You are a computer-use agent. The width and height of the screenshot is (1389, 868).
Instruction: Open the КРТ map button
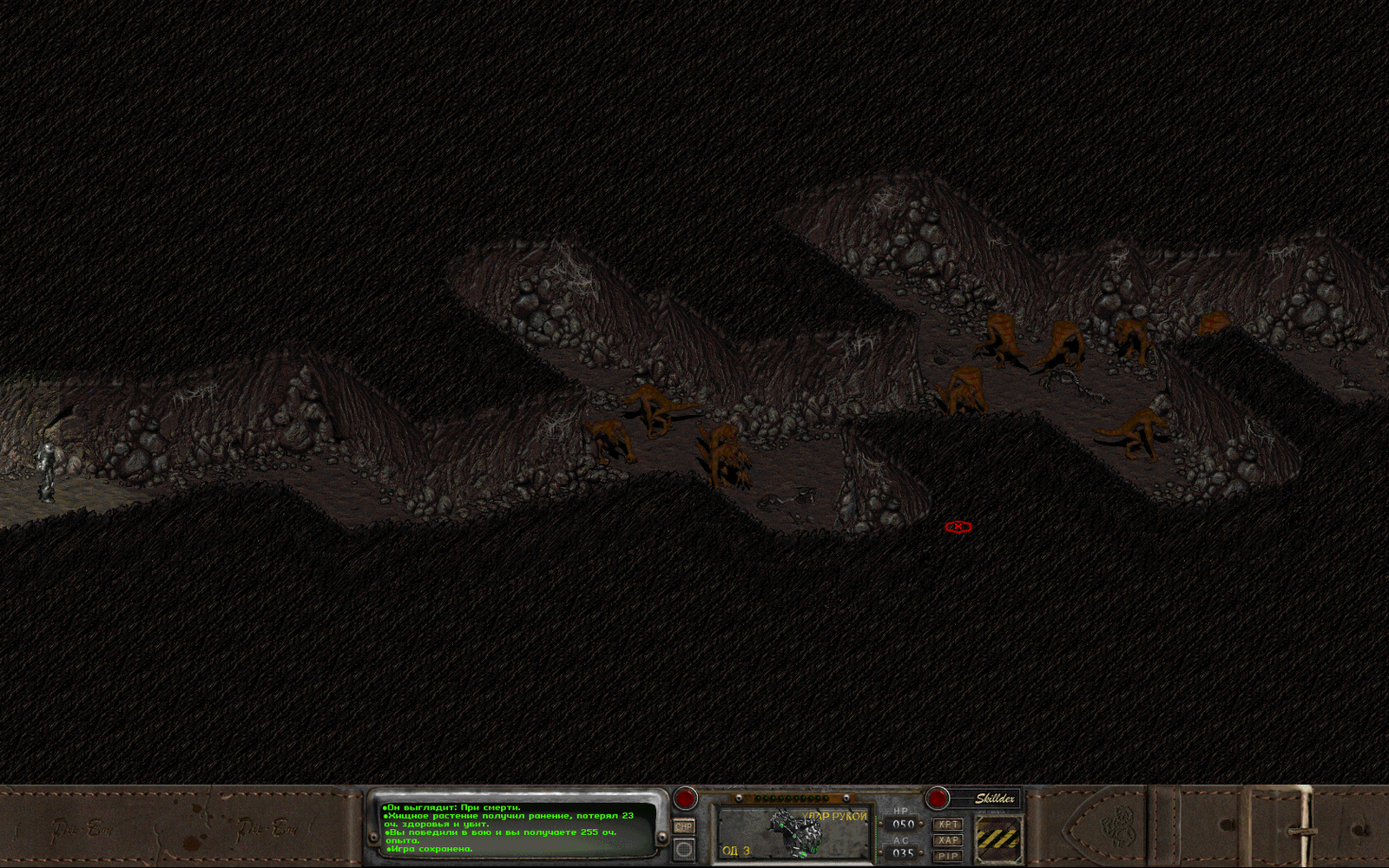tap(948, 825)
